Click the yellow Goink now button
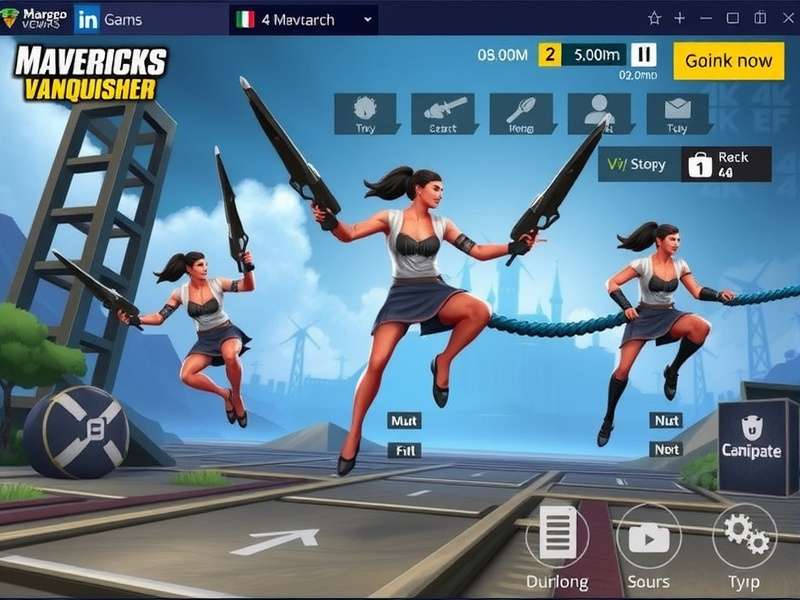Image resolution: width=800 pixels, height=600 pixels. 728,61
